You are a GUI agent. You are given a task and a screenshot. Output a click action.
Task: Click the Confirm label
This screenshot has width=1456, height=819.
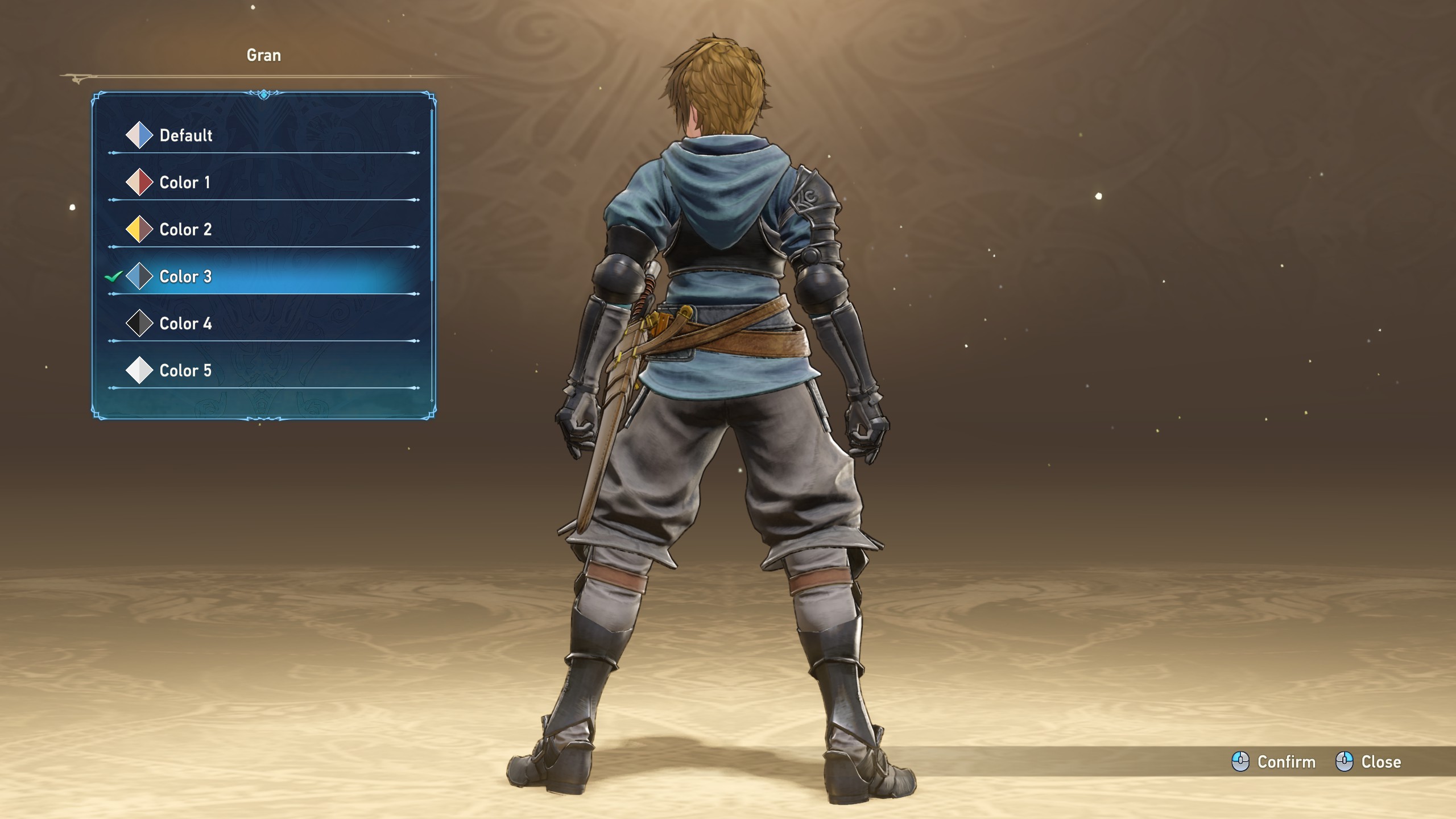1285,762
